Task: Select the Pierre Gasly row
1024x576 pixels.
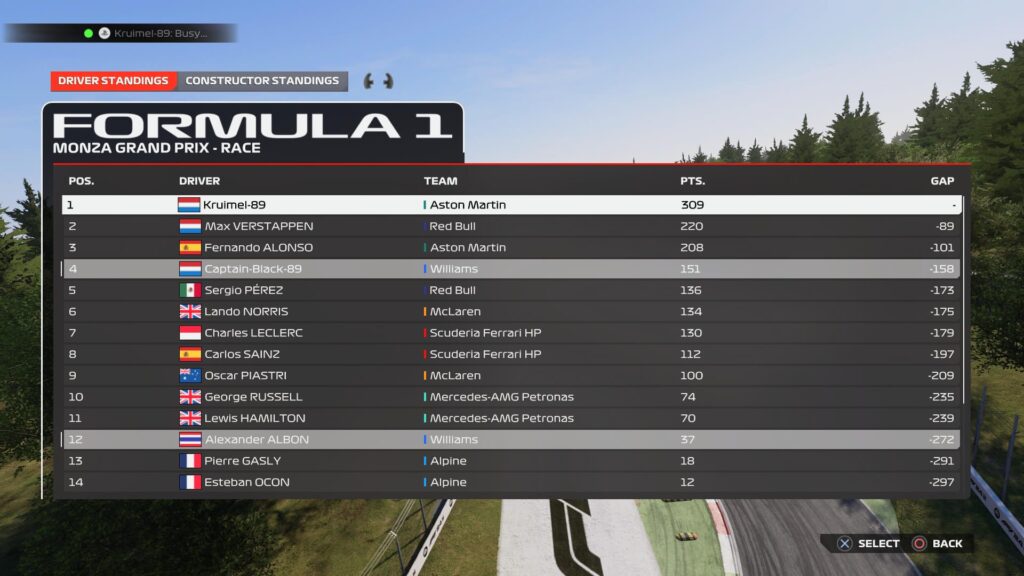Action: pyautogui.click(x=510, y=461)
